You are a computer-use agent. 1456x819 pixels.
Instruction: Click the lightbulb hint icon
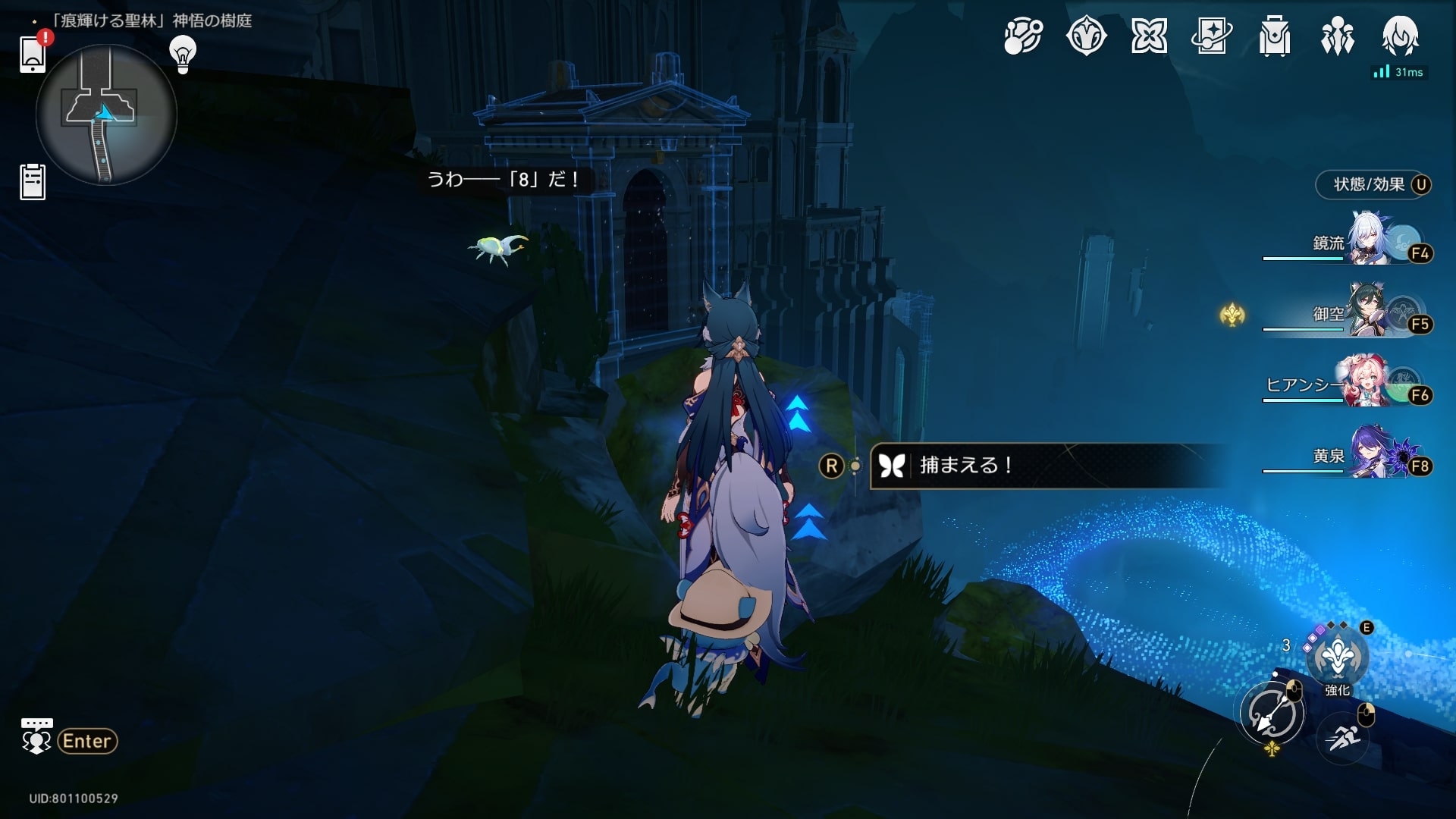(183, 55)
